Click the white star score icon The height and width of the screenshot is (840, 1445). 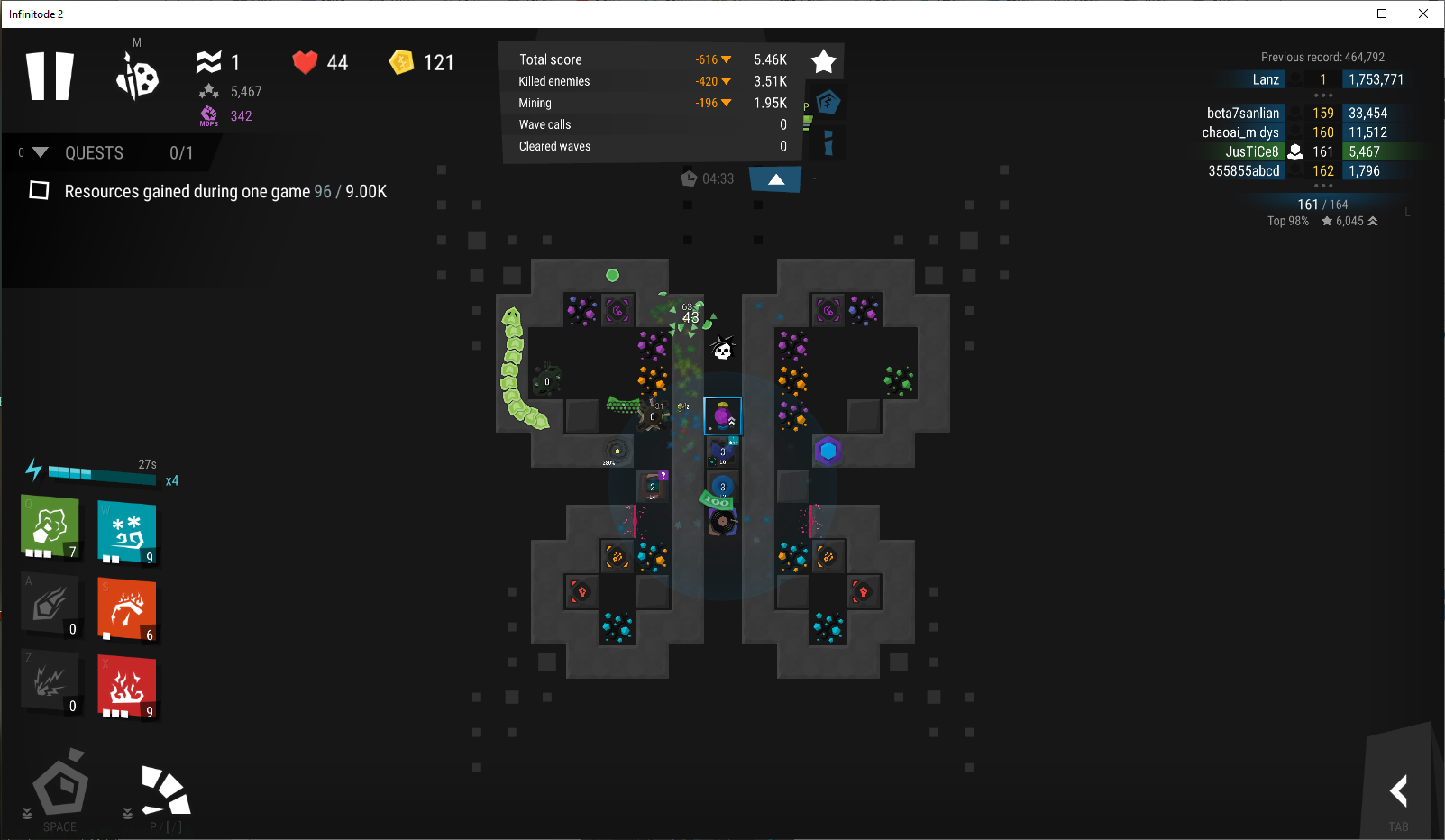tap(824, 61)
